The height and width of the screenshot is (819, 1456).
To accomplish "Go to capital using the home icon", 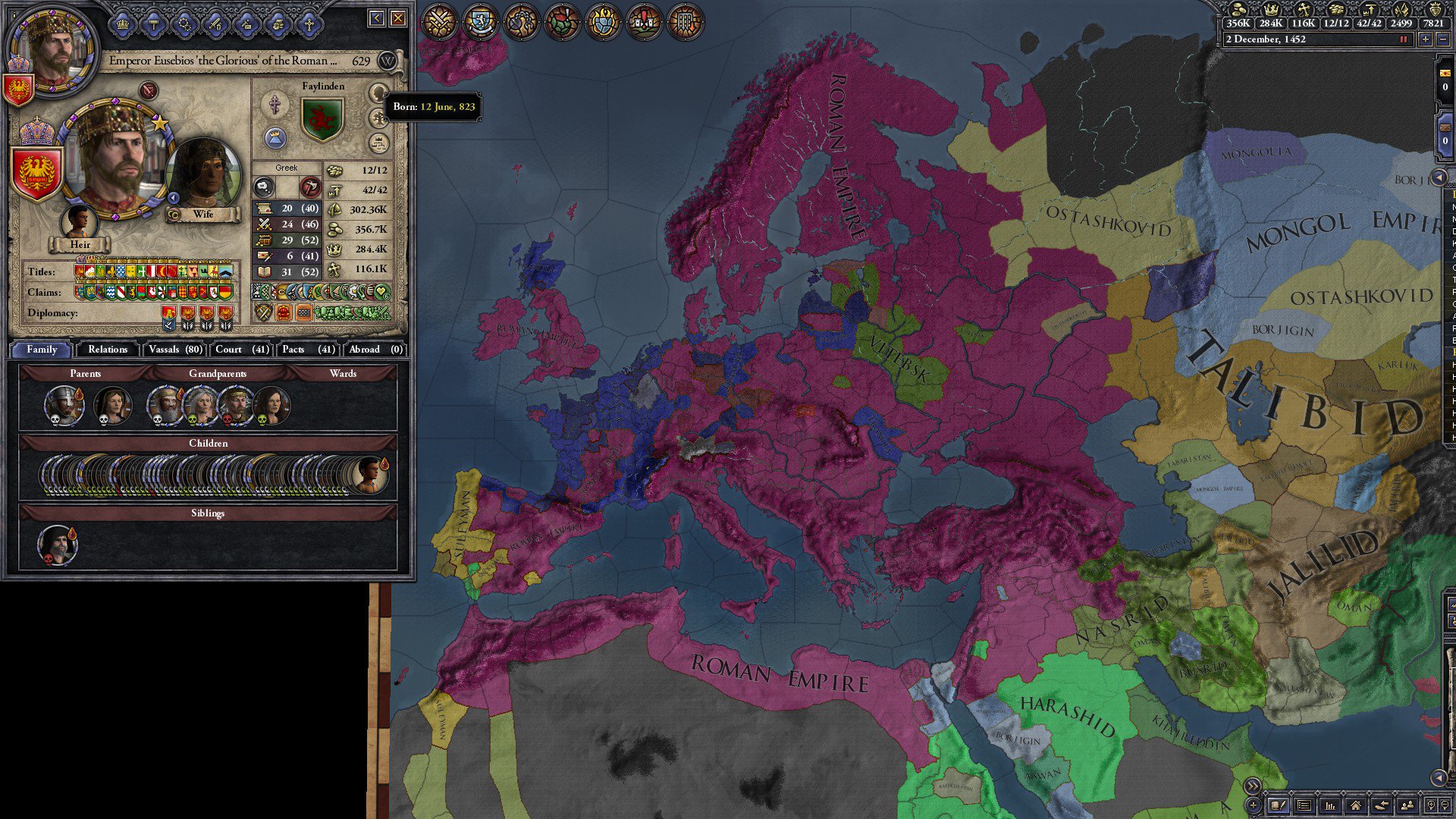I will [1357, 805].
